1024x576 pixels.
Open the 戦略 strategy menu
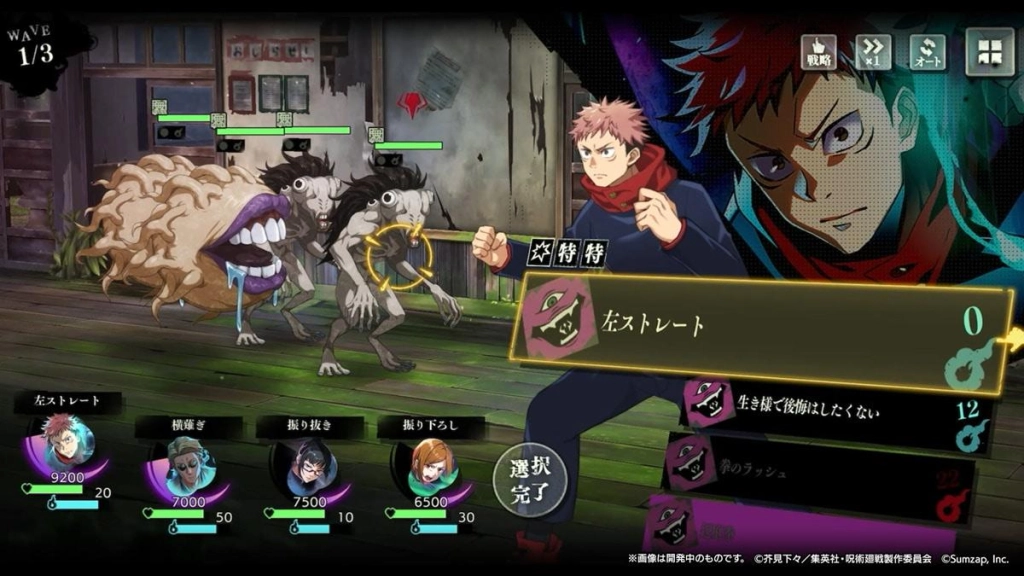click(819, 52)
